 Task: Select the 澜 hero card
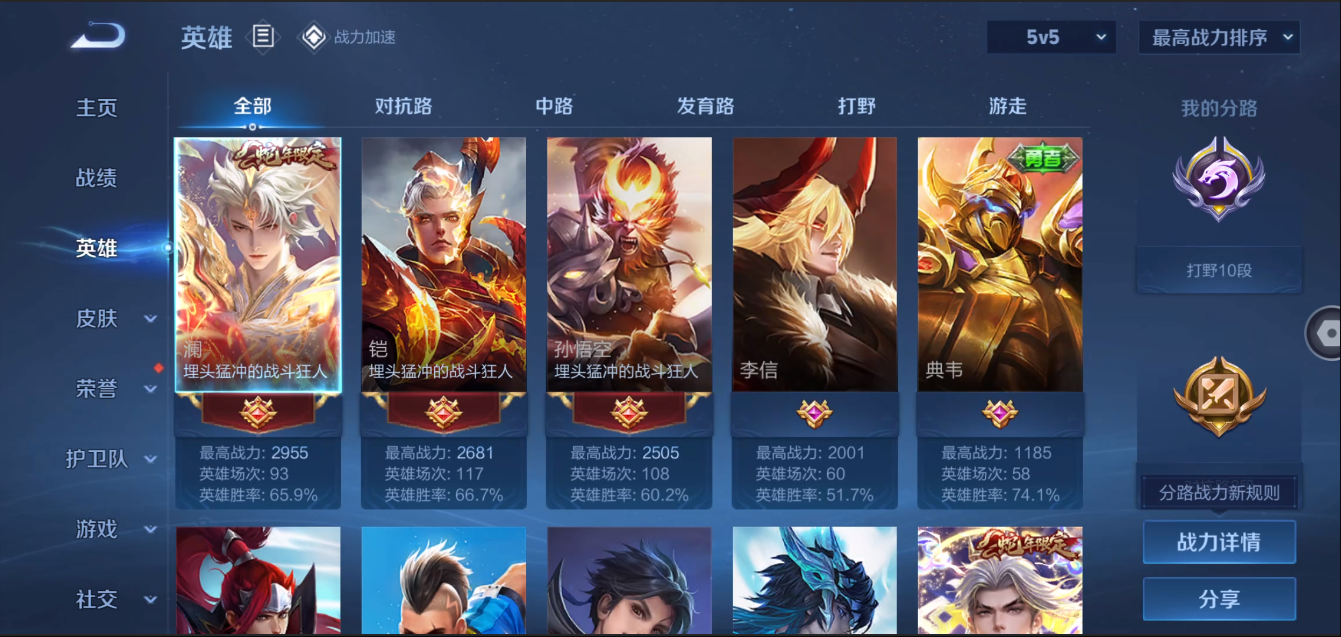(x=258, y=265)
